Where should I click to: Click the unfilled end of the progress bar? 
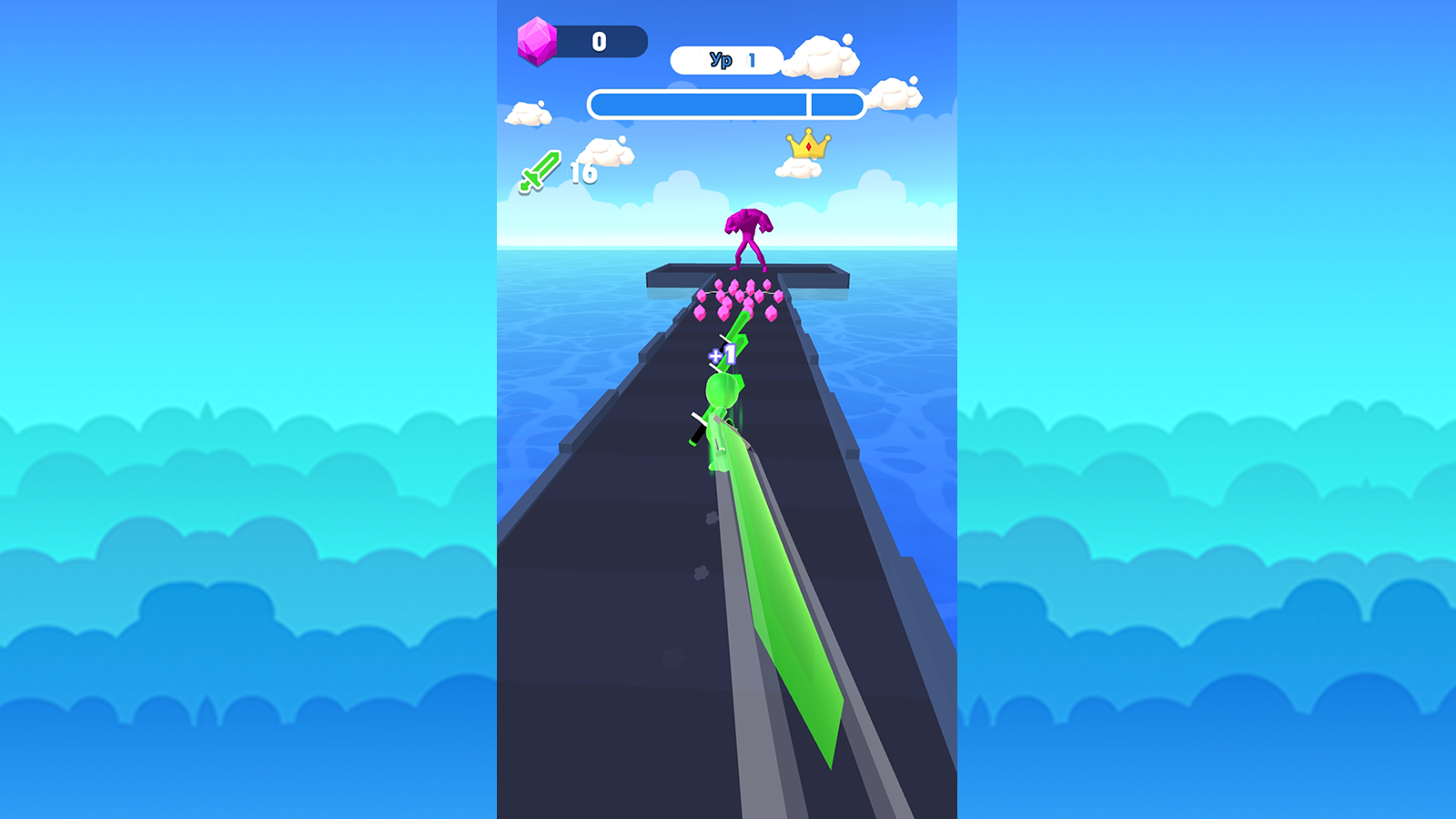[835, 104]
